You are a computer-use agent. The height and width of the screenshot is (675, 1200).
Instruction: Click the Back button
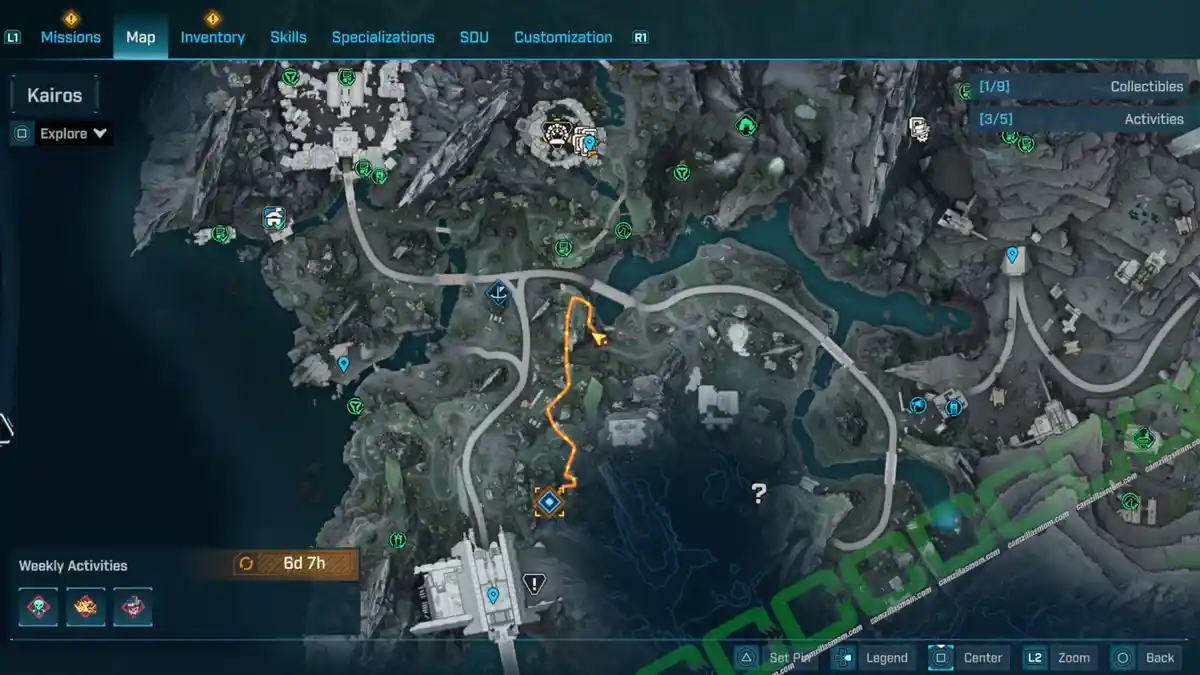tap(1146, 657)
